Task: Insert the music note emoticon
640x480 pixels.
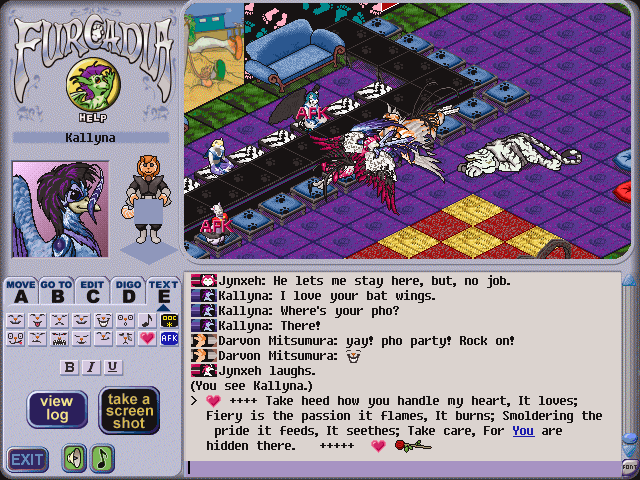Action: click(147, 320)
